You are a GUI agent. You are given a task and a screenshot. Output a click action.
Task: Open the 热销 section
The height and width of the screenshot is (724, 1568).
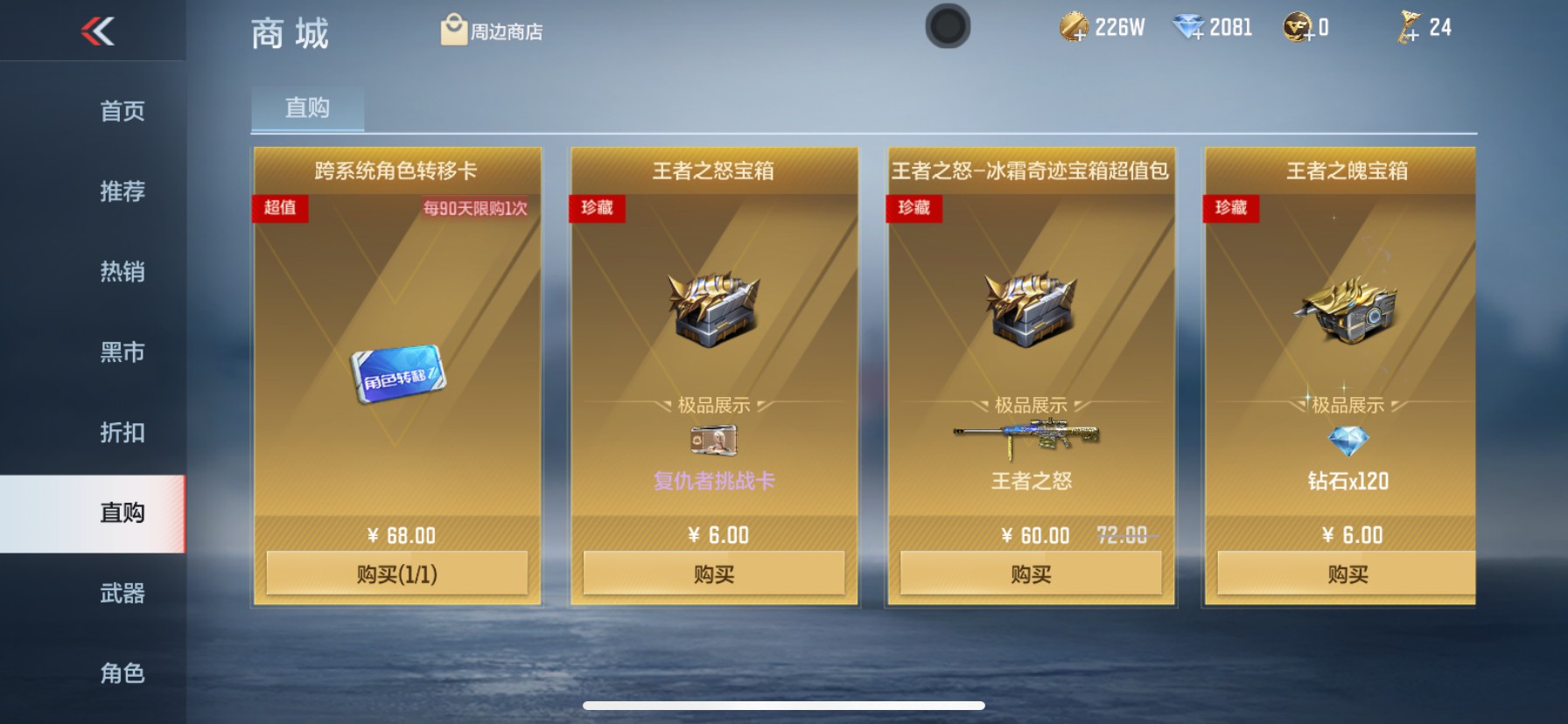(x=121, y=272)
